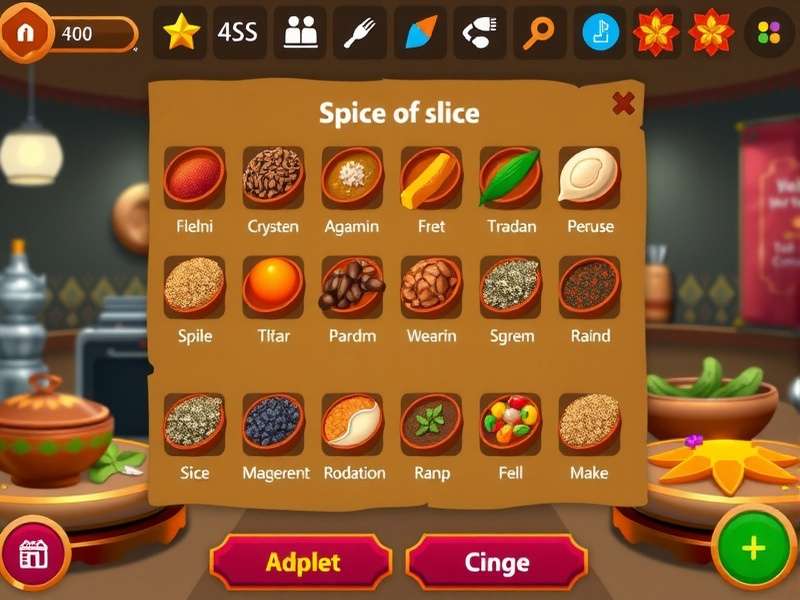
Task: Tap the green plus button
Action: click(x=753, y=548)
